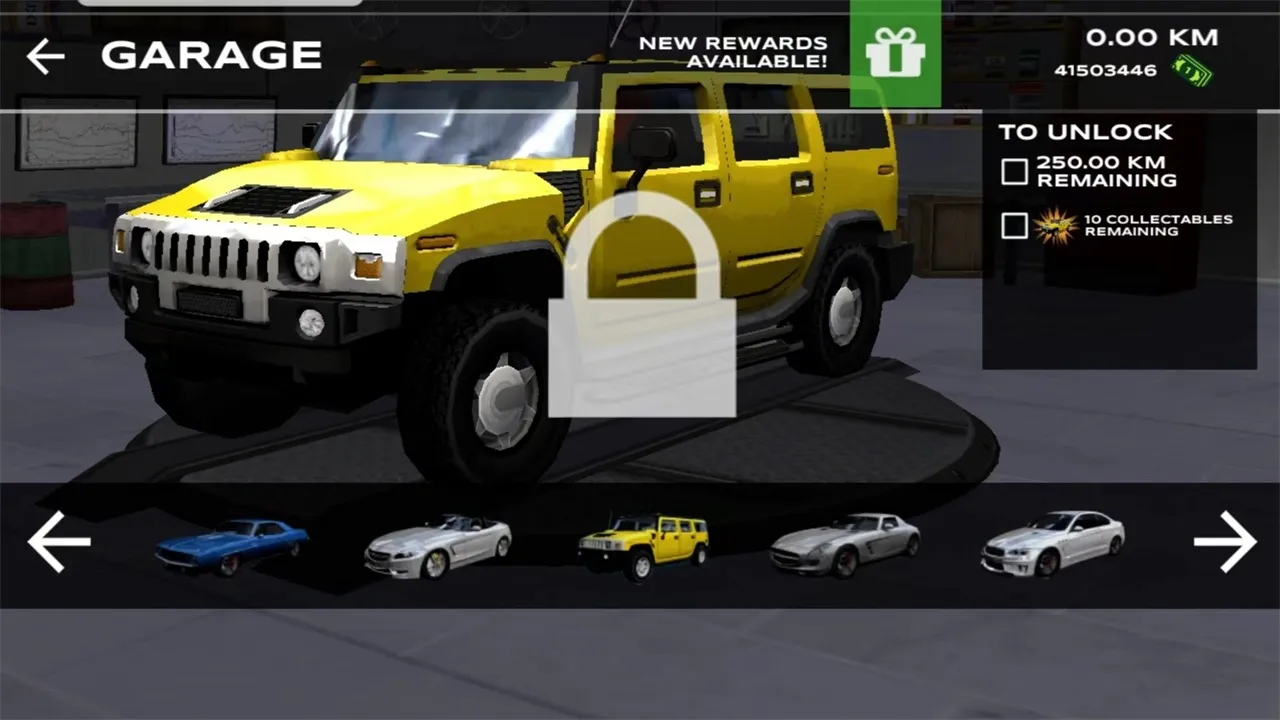Check the 10 COLLECTABLES REMAINING box

(1012, 226)
